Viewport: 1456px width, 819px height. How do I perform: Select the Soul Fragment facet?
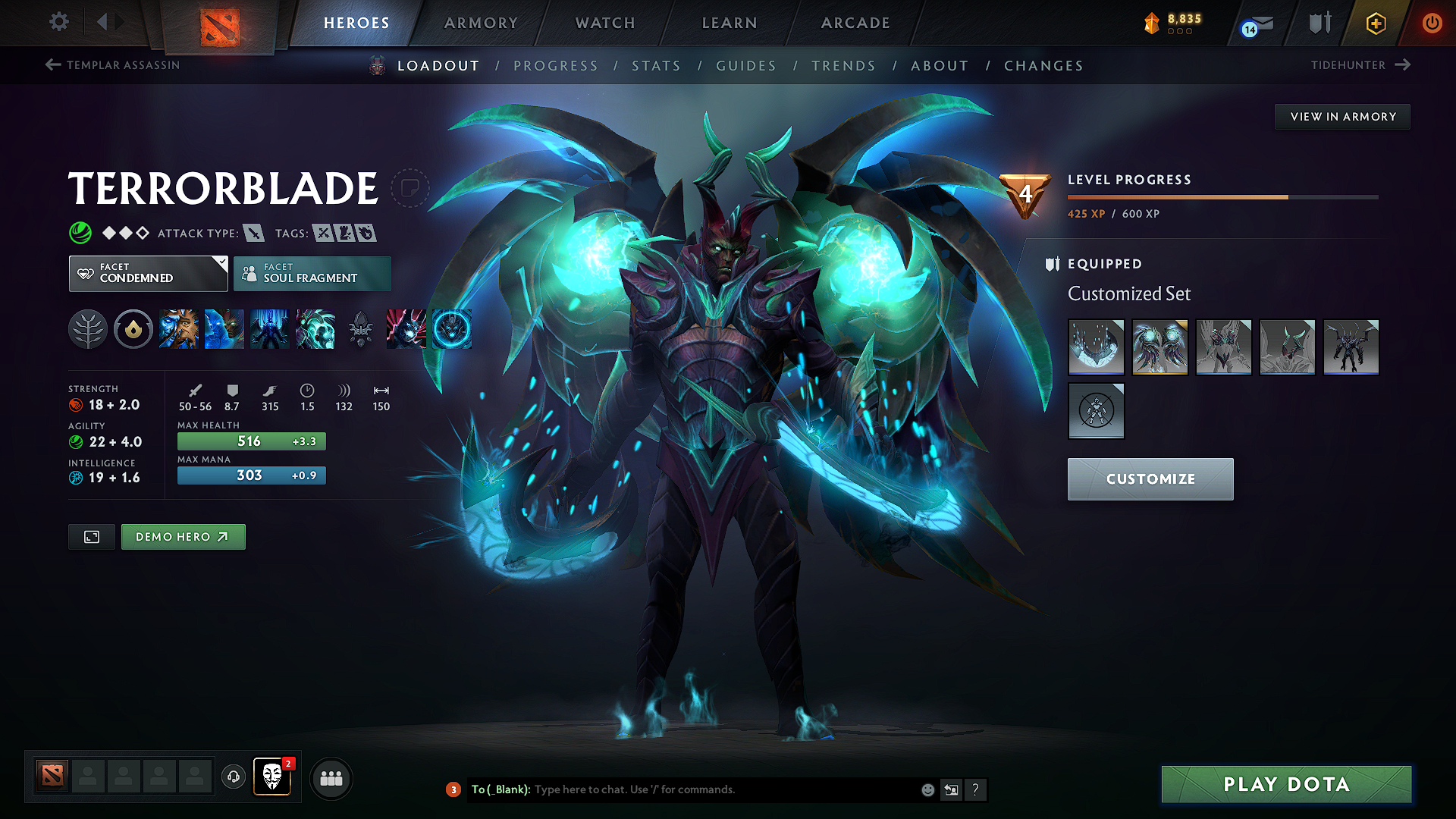(x=312, y=273)
